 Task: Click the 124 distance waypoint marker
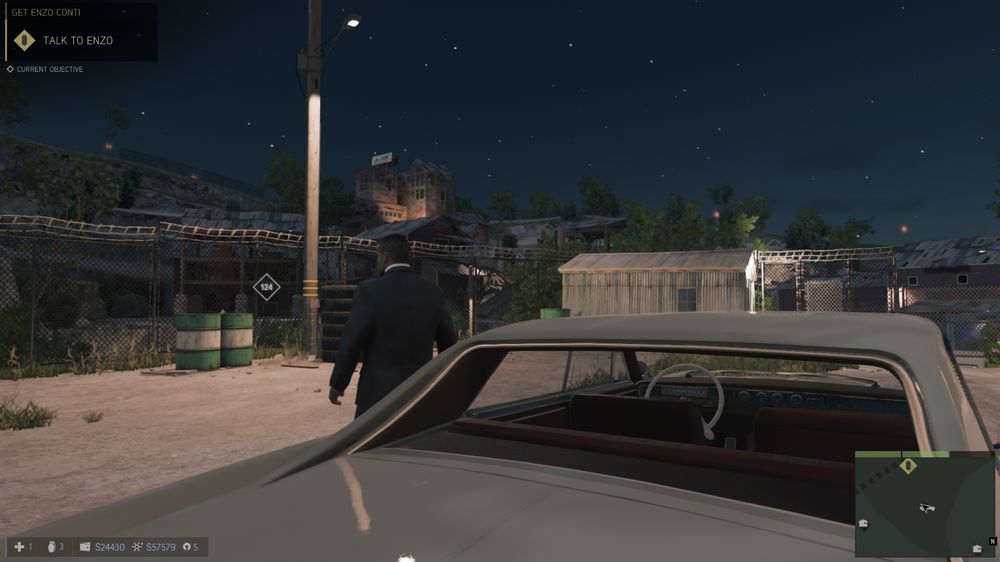tap(266, 287)
